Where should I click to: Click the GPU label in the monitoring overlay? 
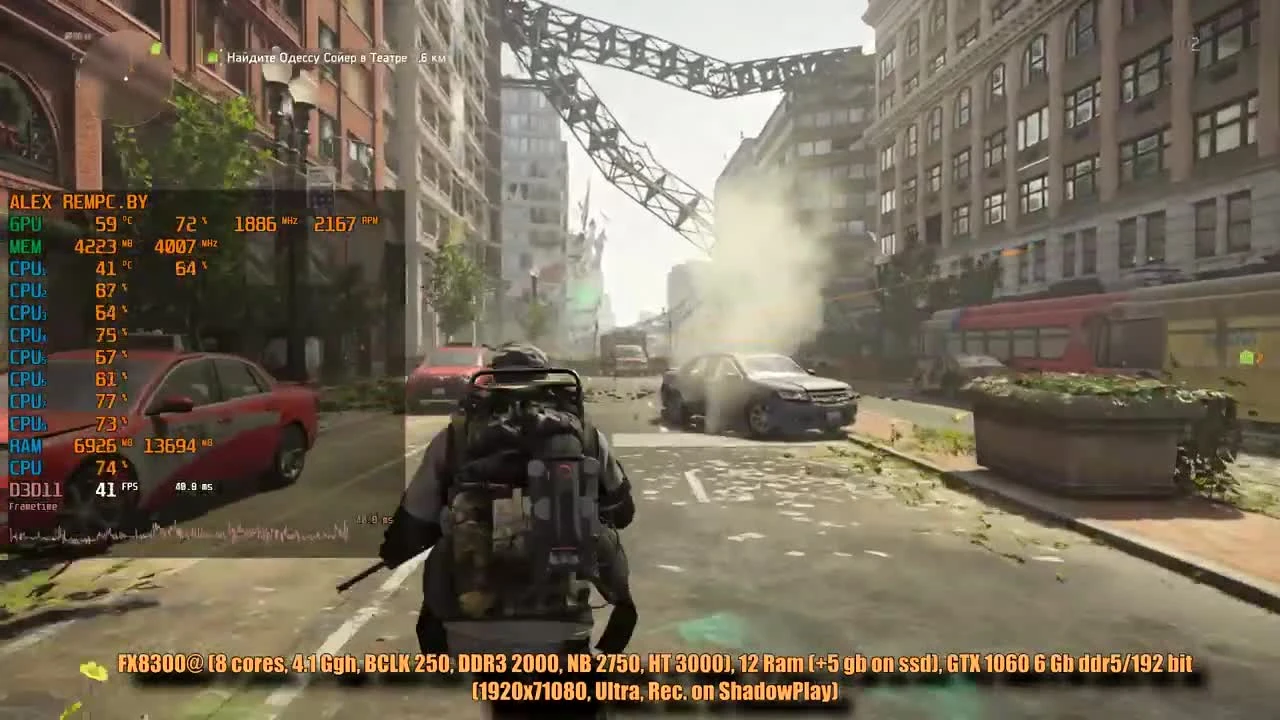click(x=22, y=224)
